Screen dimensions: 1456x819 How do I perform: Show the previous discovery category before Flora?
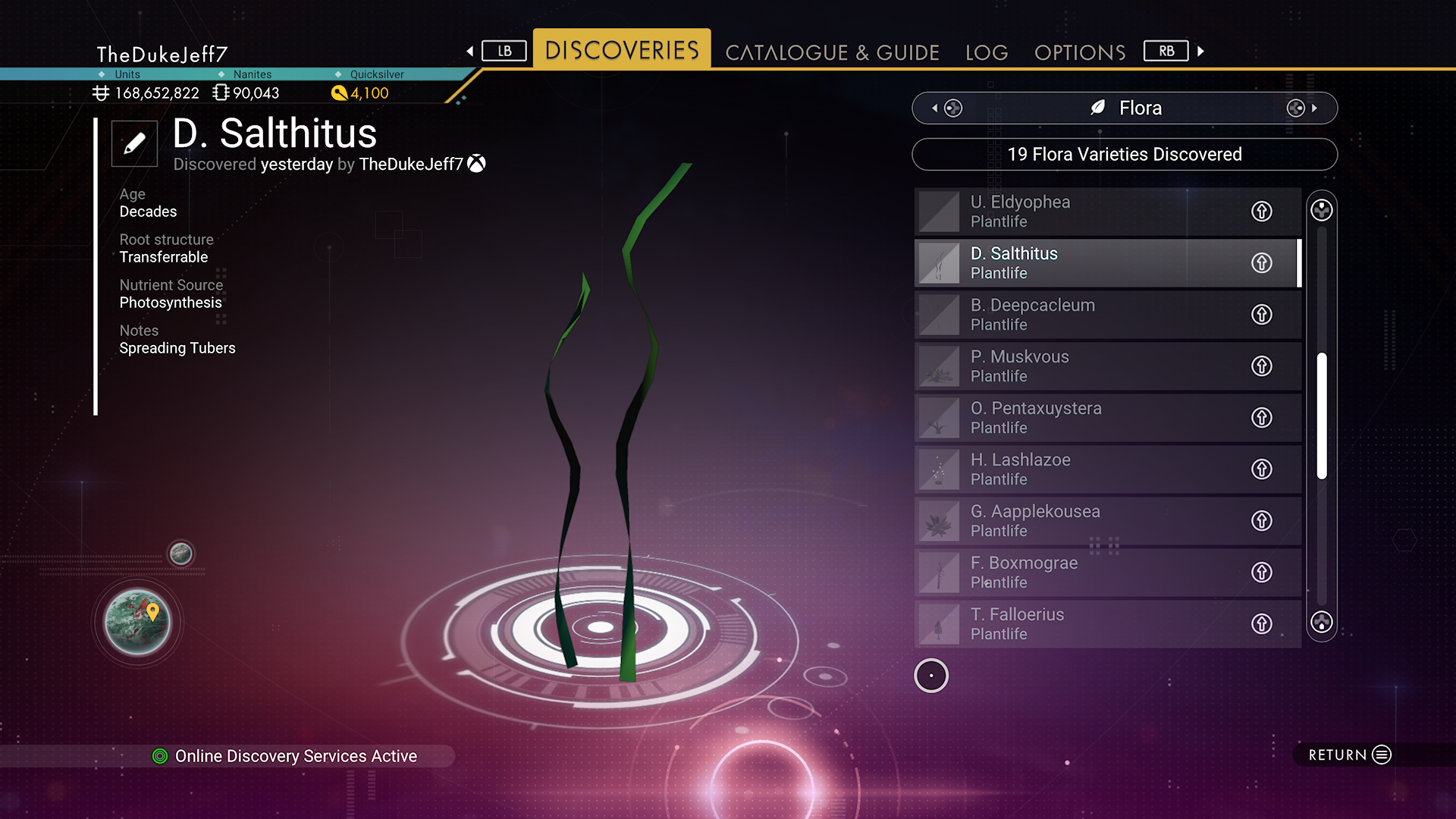click(x=948, y=108)
